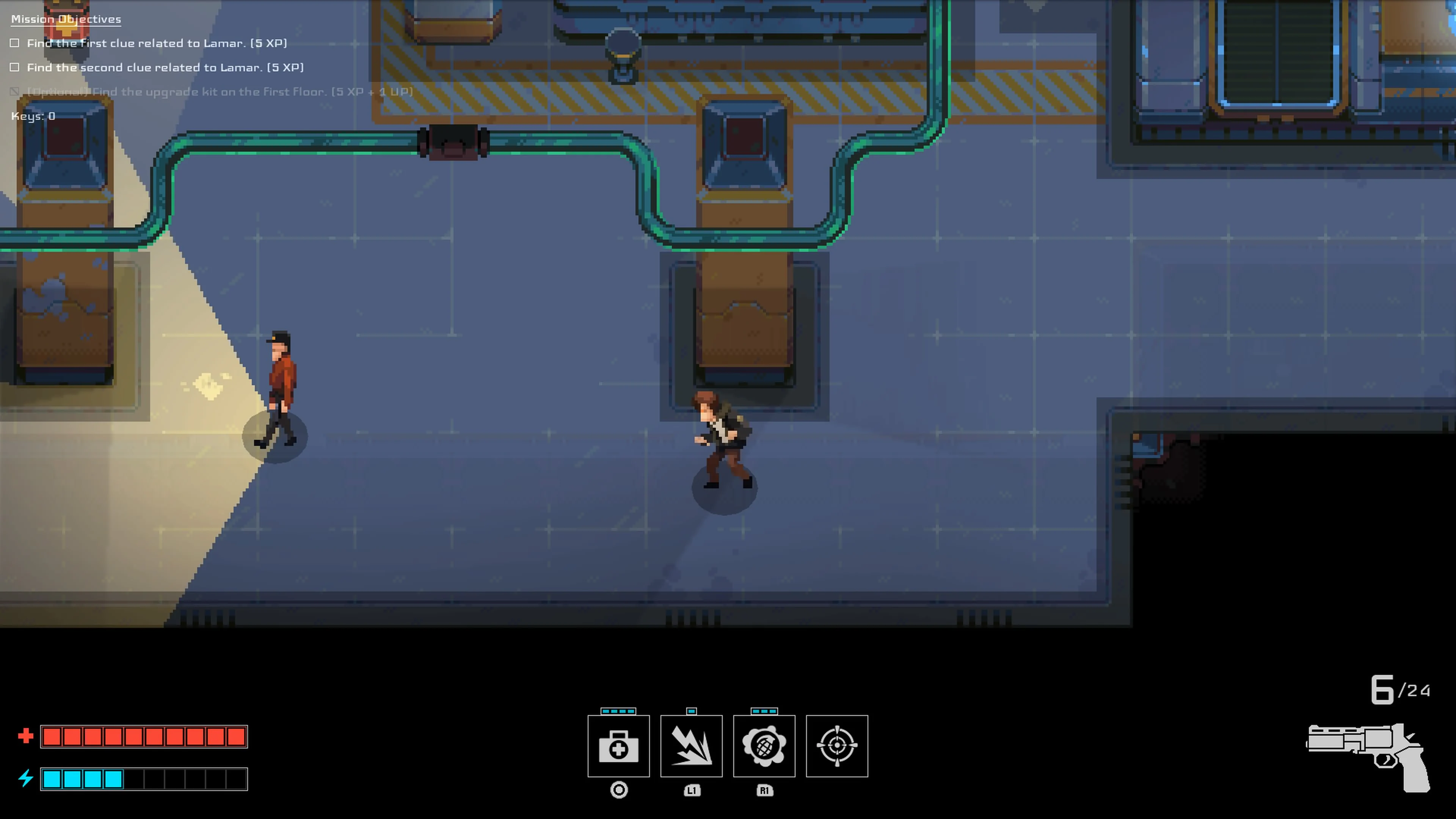Click the Keys: 0 counter
The image size is (1456, 819).
coord(31,116)
